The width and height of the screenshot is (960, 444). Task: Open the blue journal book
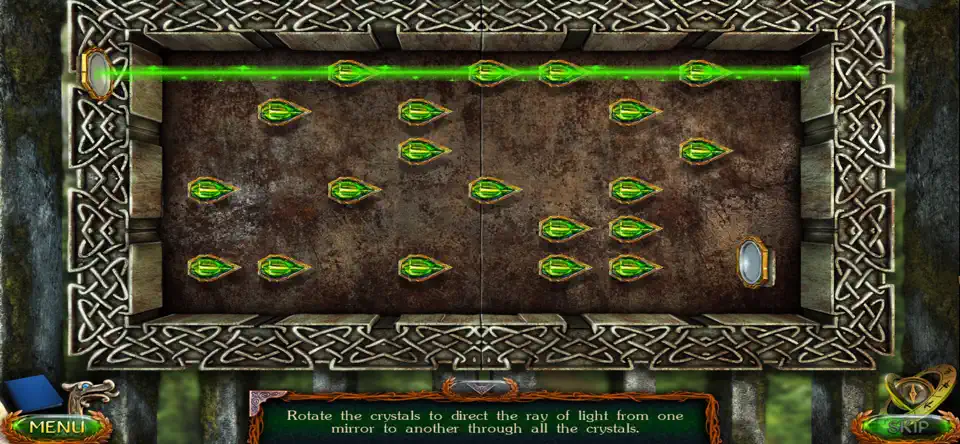click(32, 393)
